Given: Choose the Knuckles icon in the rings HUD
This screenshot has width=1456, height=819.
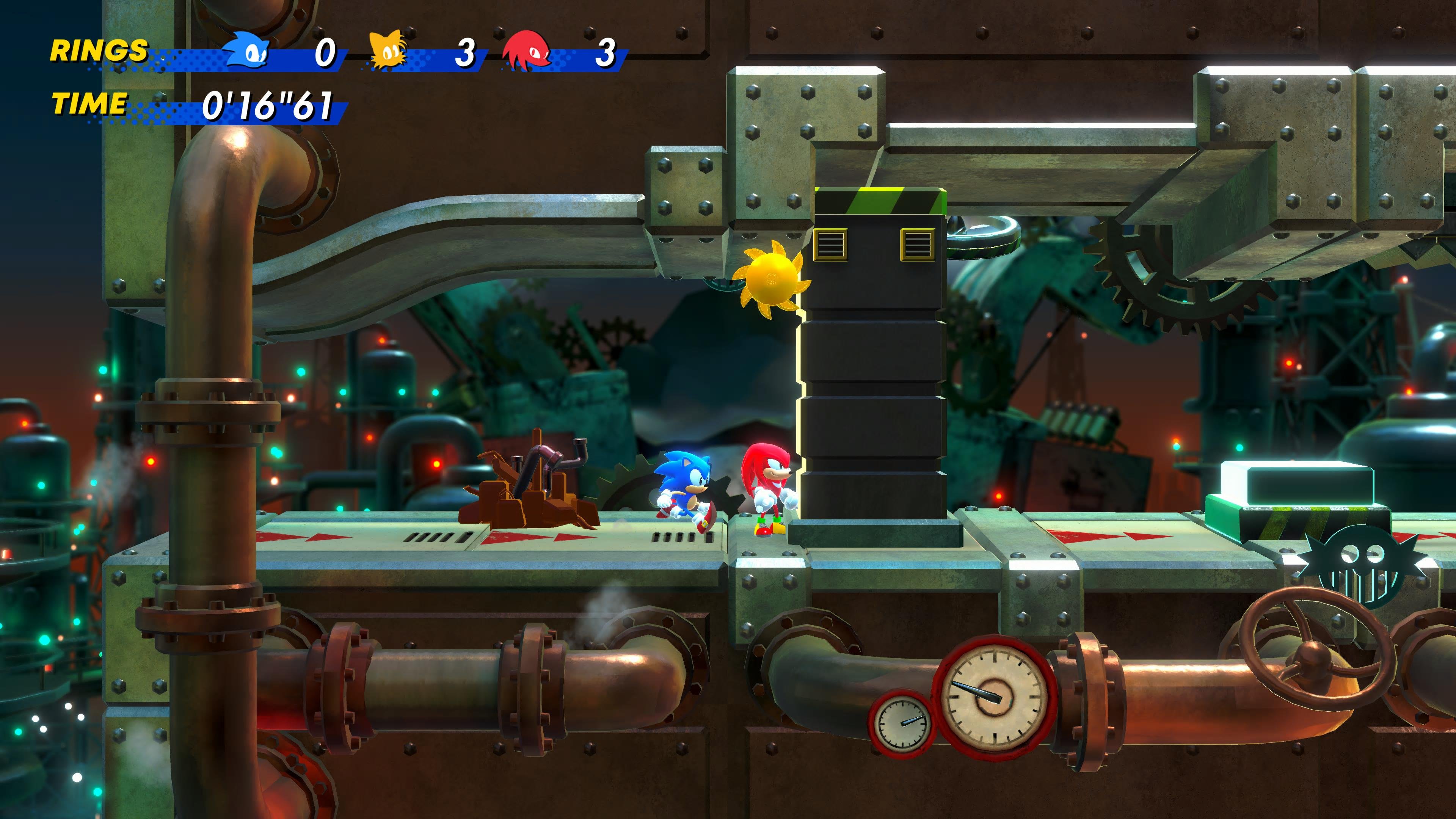Looking at the screenshot, I should [x=527, y=51].
